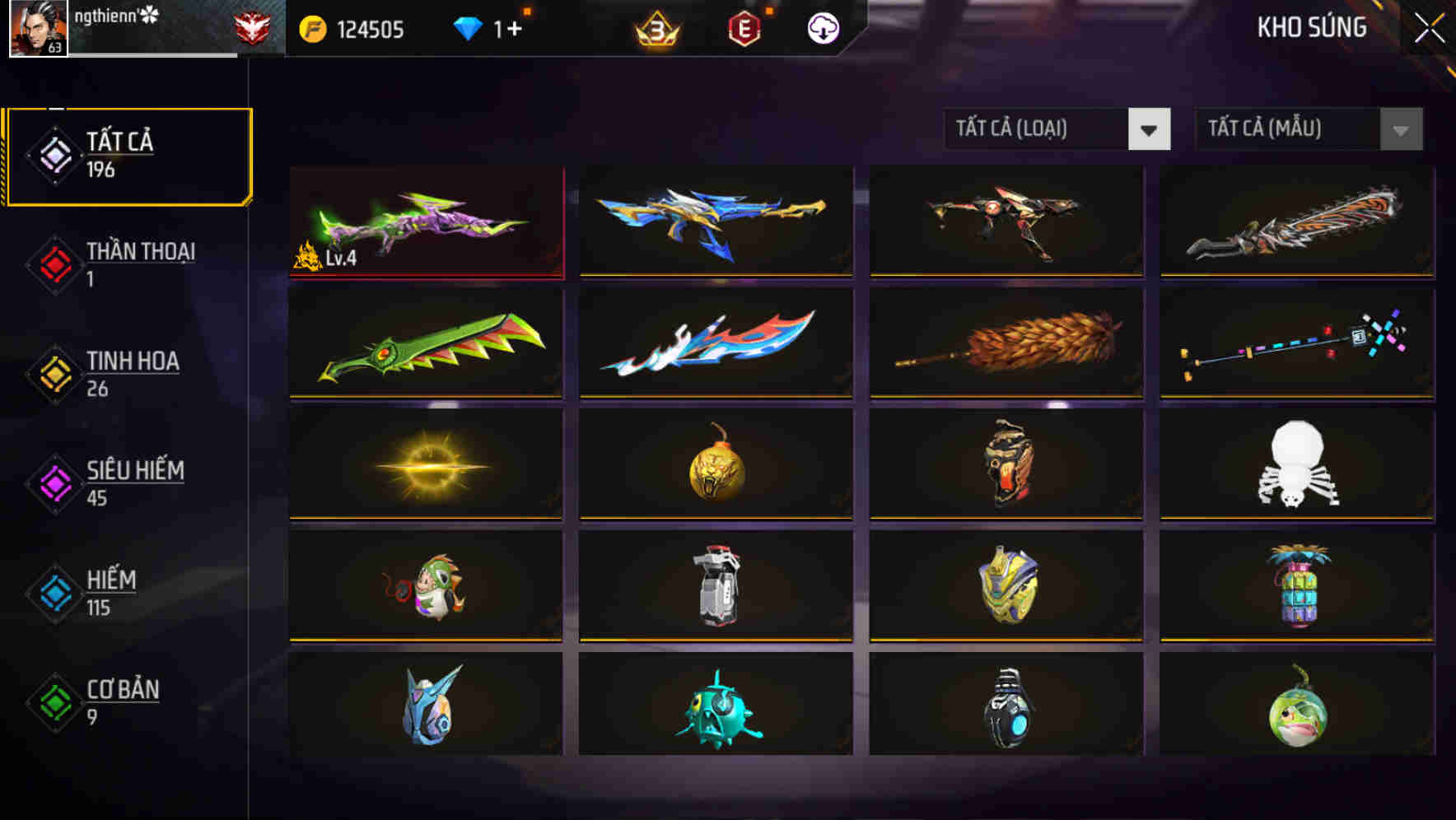The width and height of the screenshot is (1456, 820).
Task: Click the SIÊU HIẾM purple rarity icon
Action: (x=54, y=483)
